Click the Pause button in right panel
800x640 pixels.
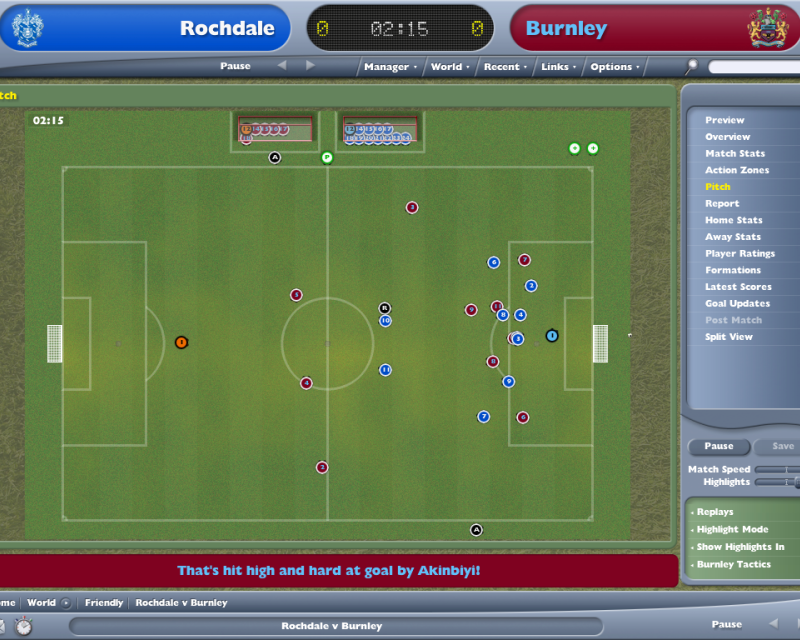coord(718,446)
